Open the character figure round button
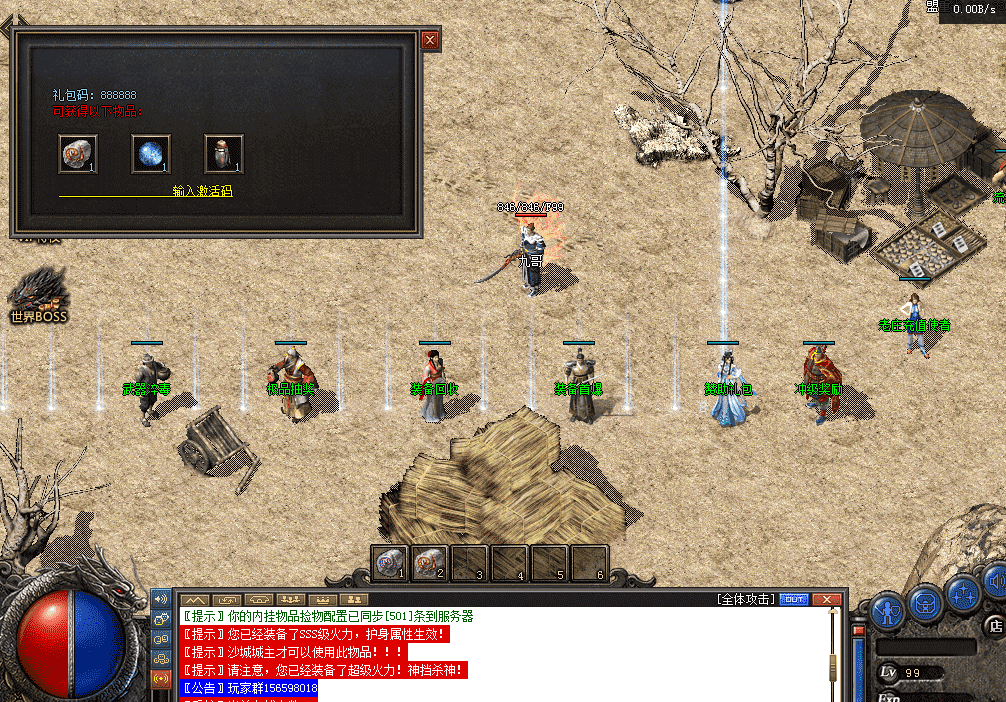The width and height of the screenshot is (1006, 702). [887, 609]
